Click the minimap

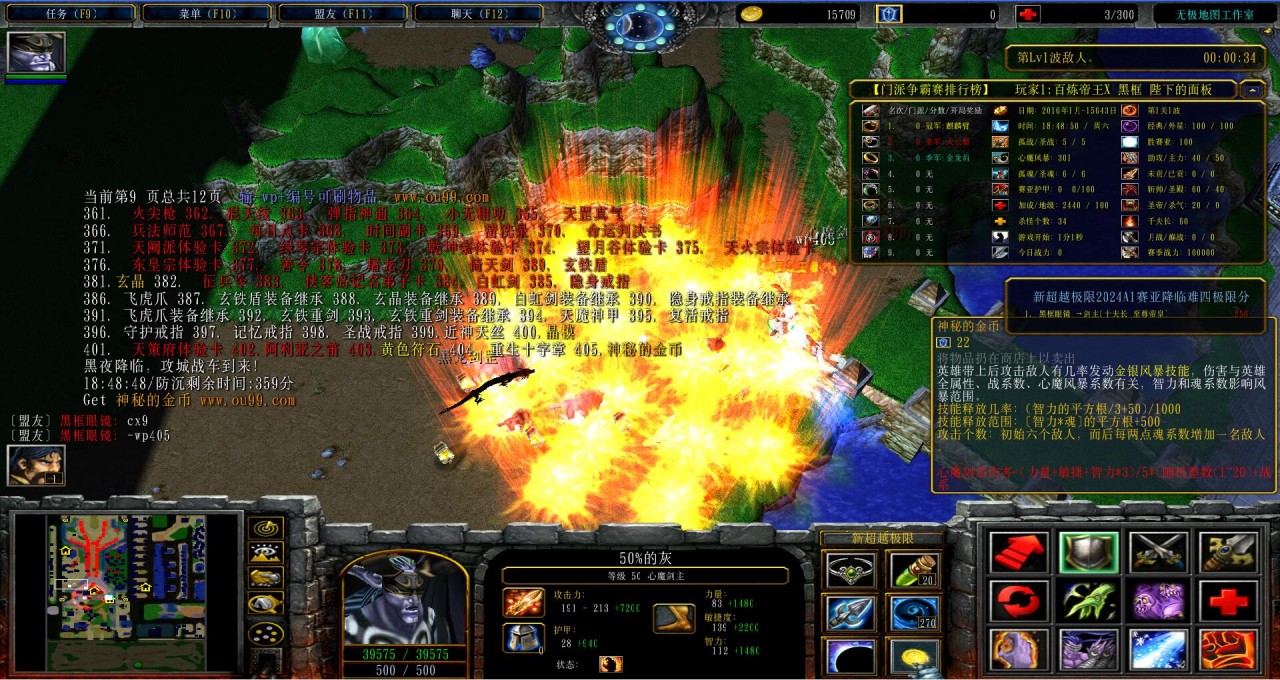[x=125, y=592]
